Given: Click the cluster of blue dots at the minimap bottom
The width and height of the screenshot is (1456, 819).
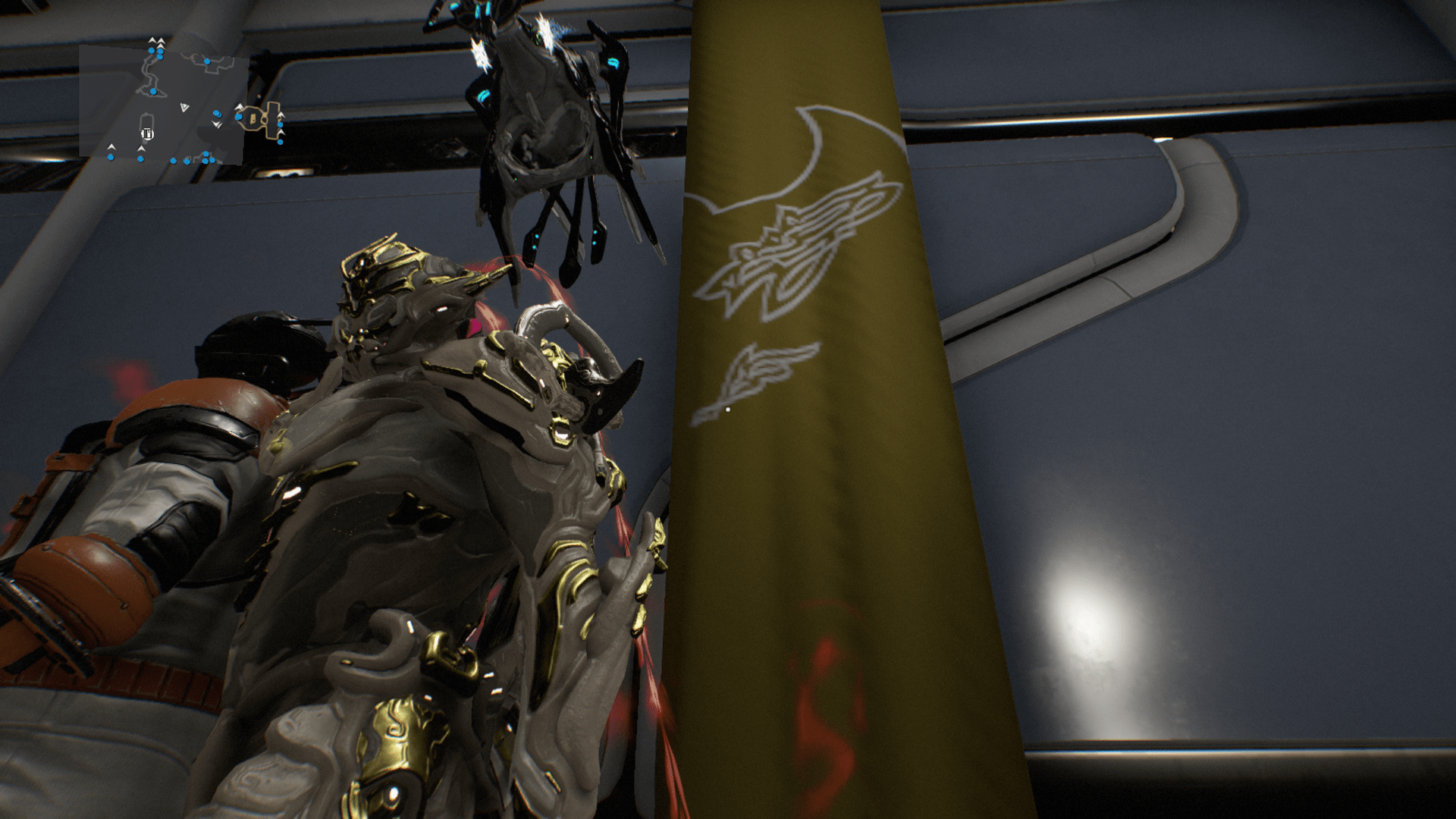Looking at the screenshot, I should point(205,159).
